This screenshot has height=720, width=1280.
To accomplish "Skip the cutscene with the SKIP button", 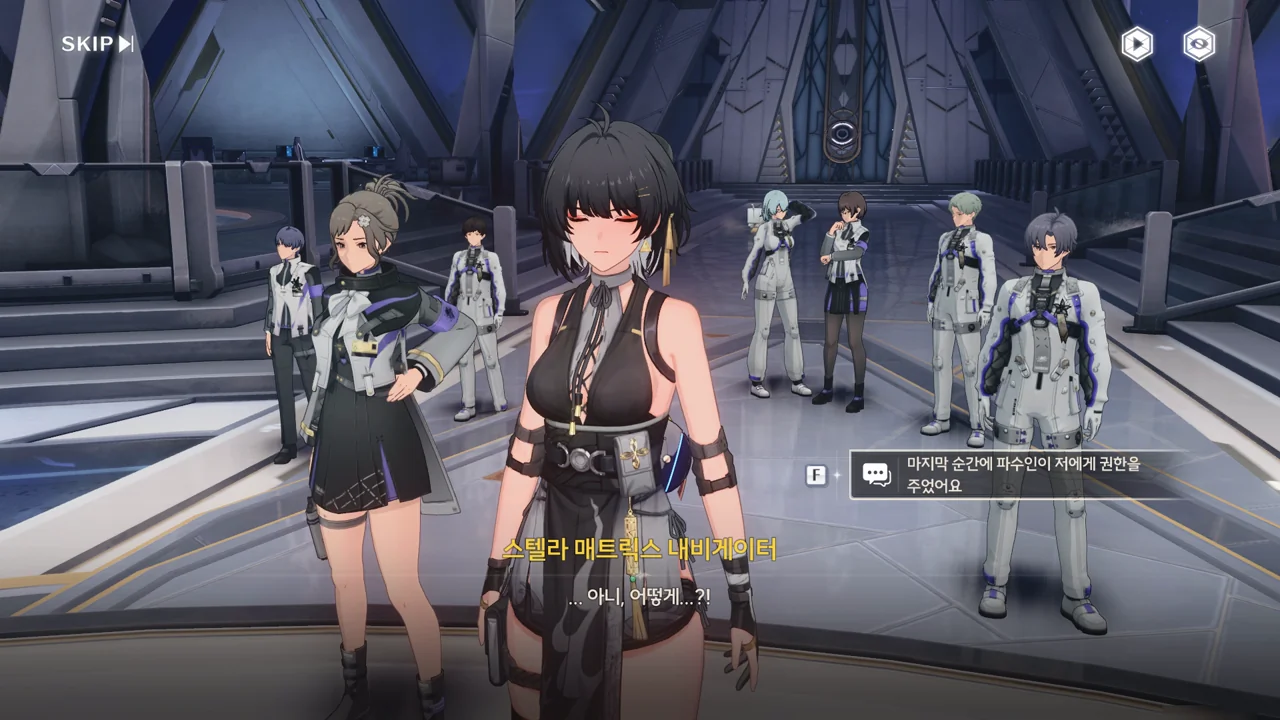I will 97,44.
